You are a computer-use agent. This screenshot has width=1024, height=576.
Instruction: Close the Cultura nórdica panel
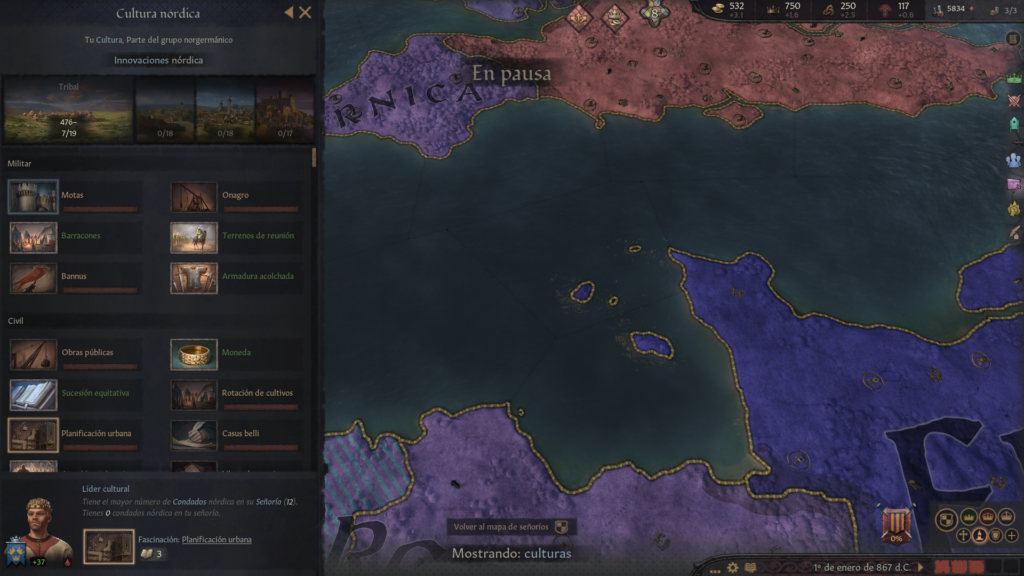[305, 13]
